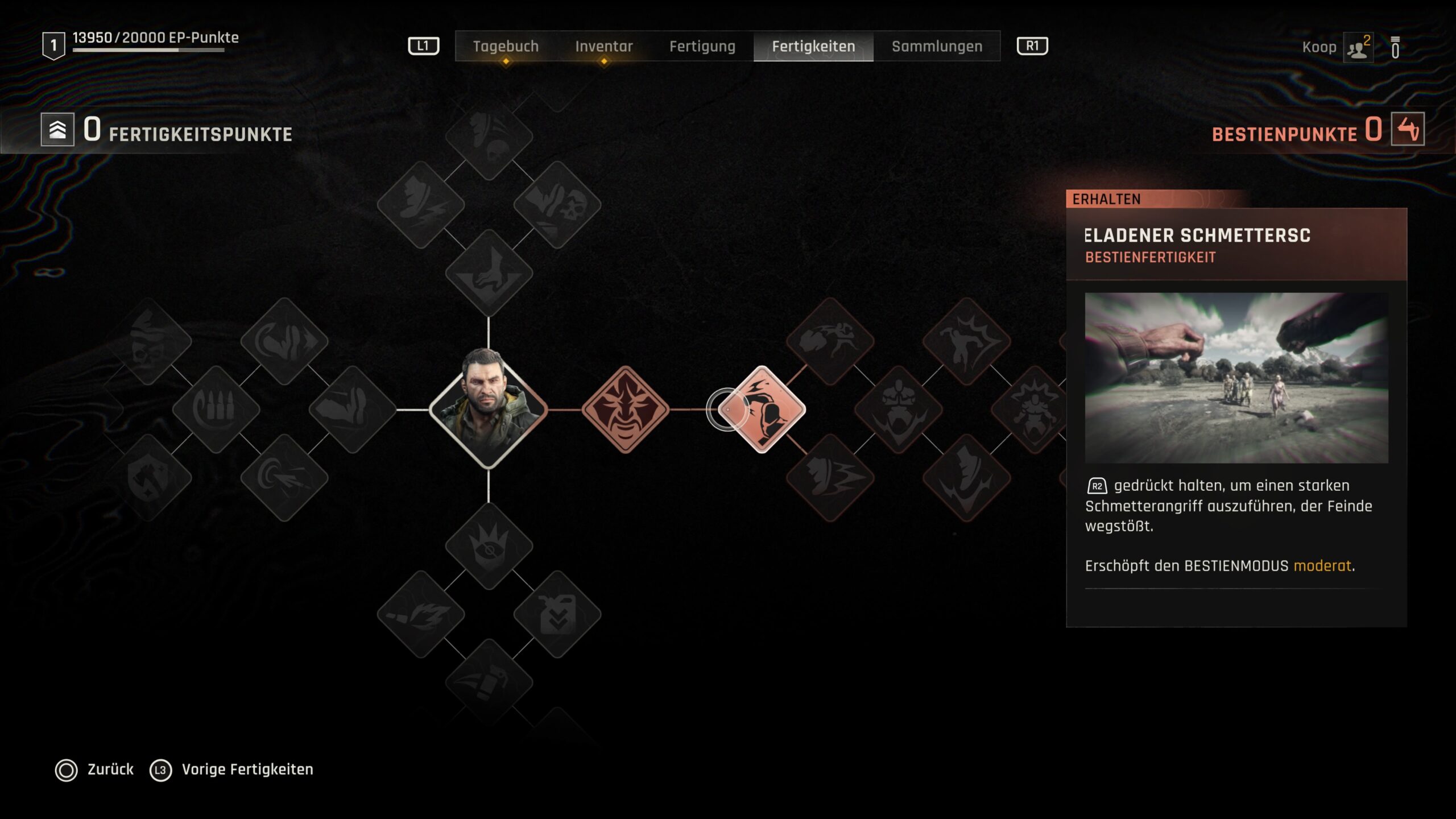Go back with Zurück

[x=110, y=770]
